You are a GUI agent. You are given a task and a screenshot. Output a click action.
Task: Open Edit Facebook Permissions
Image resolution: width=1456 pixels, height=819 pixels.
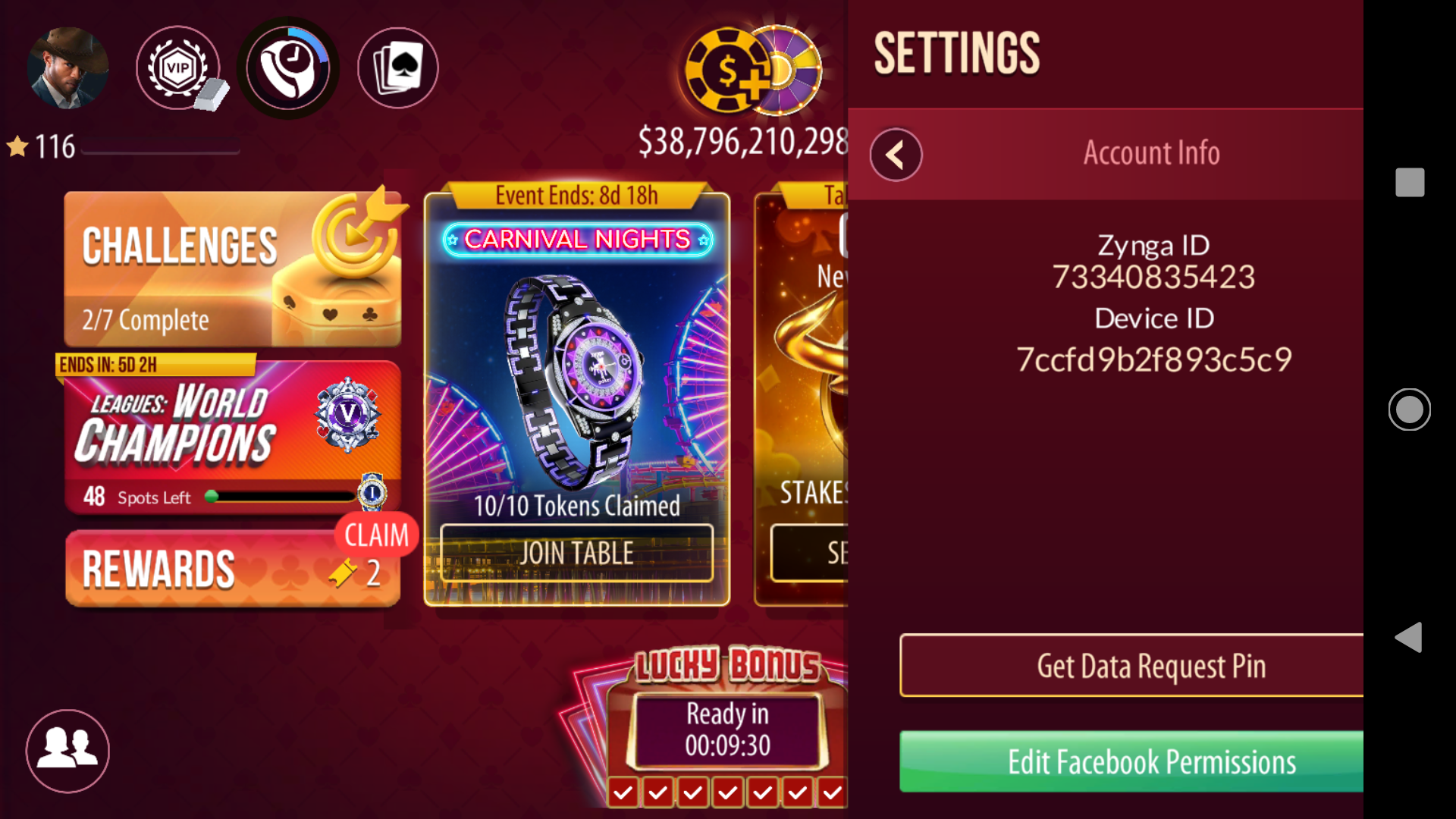point(1131,761)
